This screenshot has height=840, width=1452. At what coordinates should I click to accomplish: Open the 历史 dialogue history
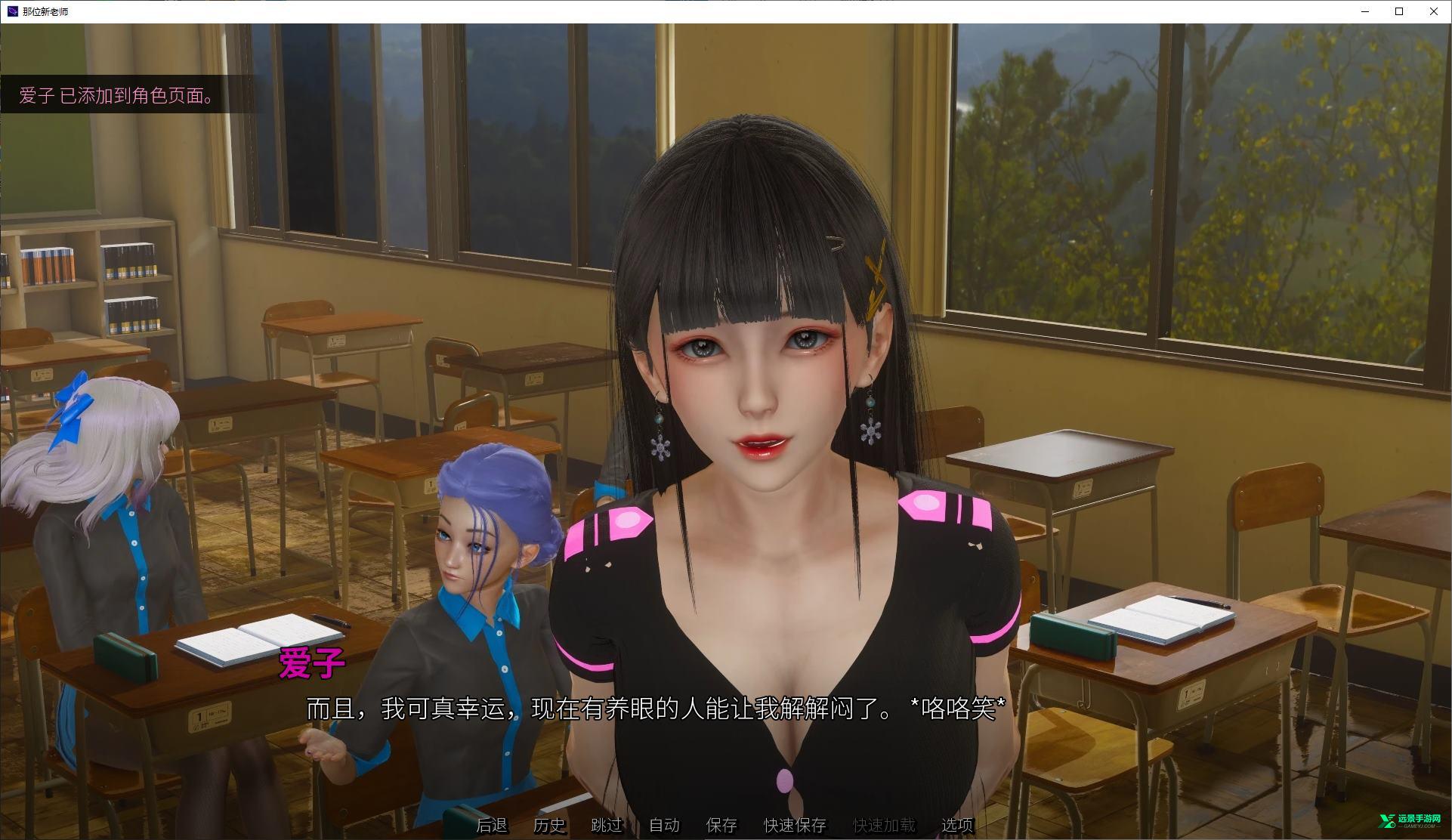tap(549, 825)
